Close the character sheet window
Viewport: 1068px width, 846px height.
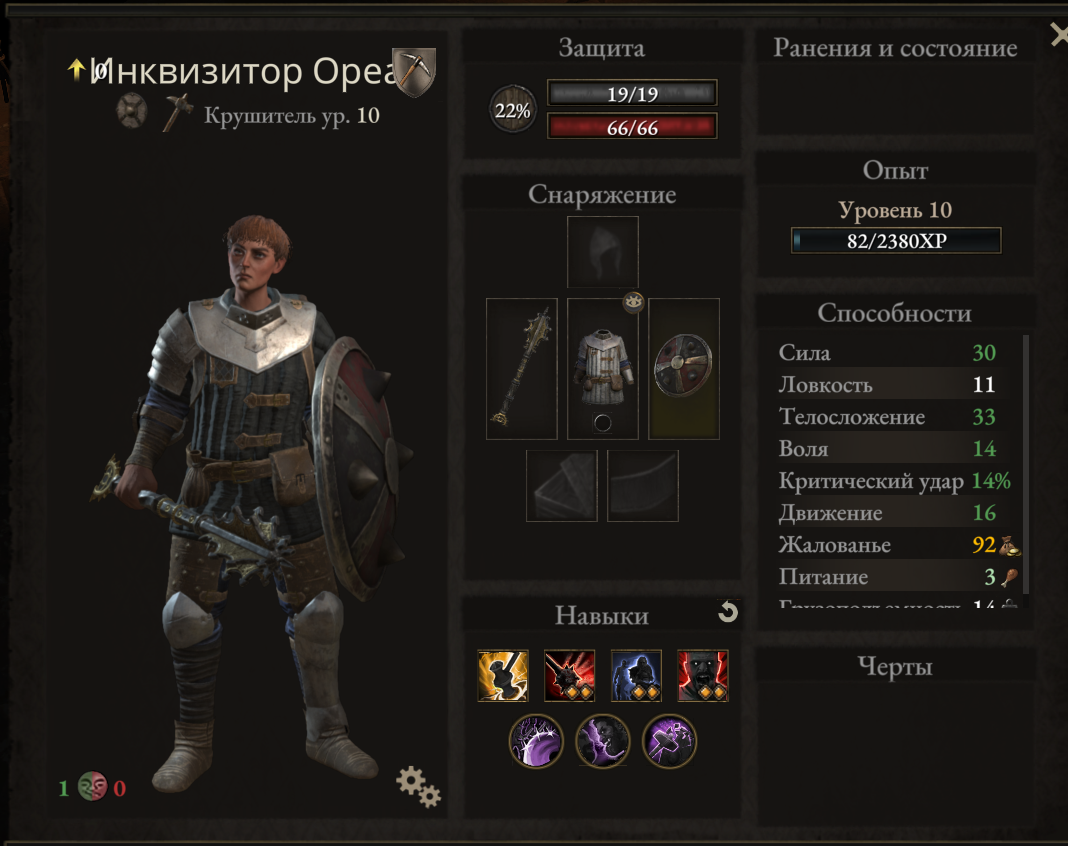(x=1058, y=36)
